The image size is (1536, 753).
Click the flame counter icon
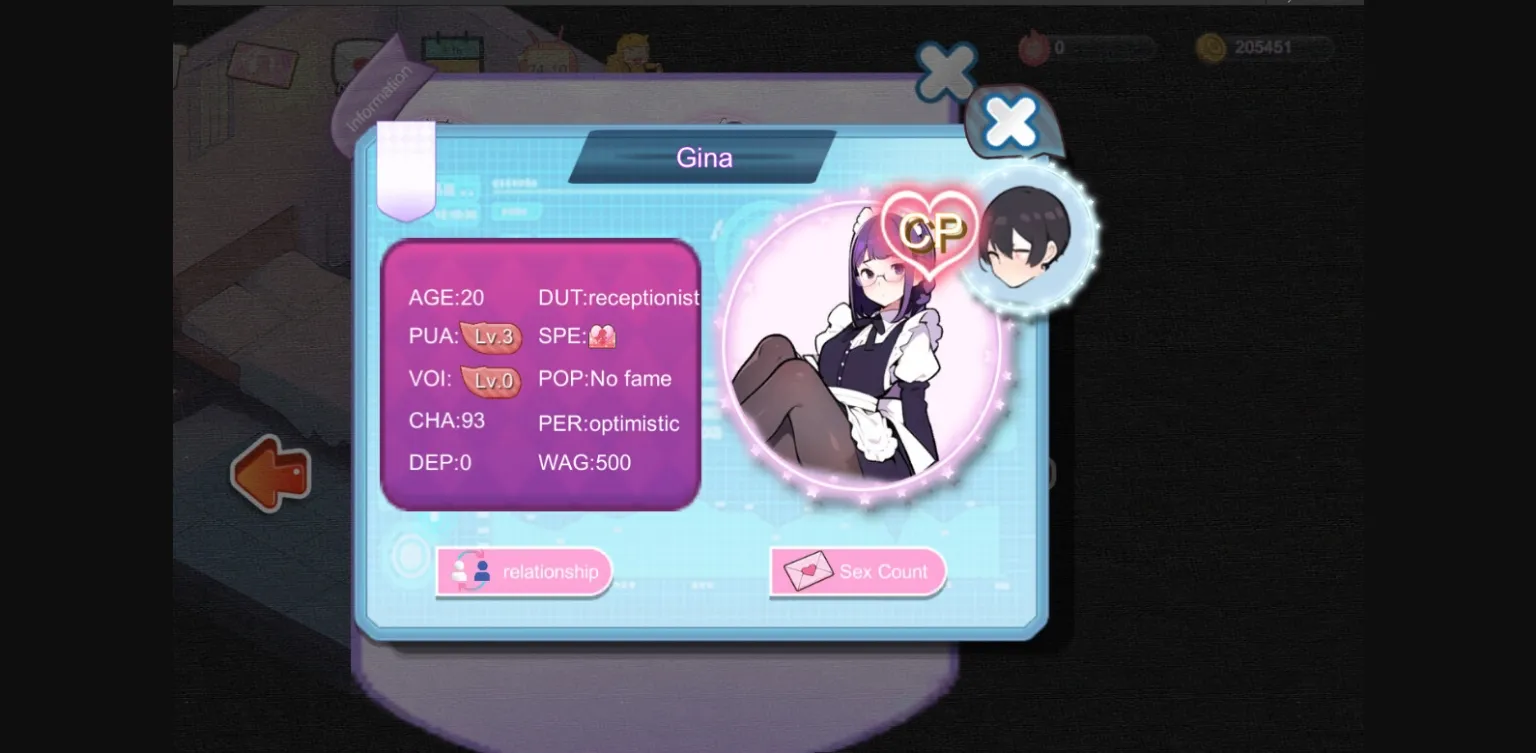(1035, 47)
